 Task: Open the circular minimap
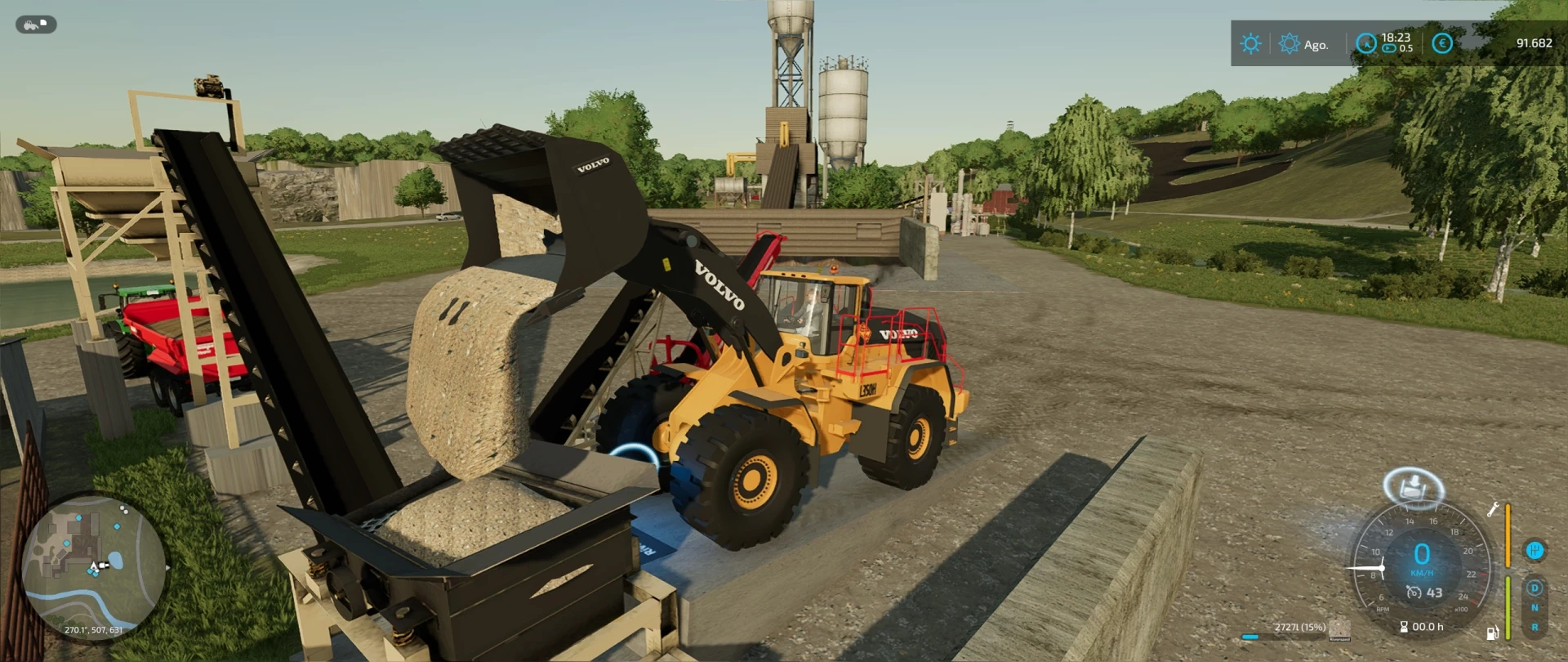click(x=92, y=566)
